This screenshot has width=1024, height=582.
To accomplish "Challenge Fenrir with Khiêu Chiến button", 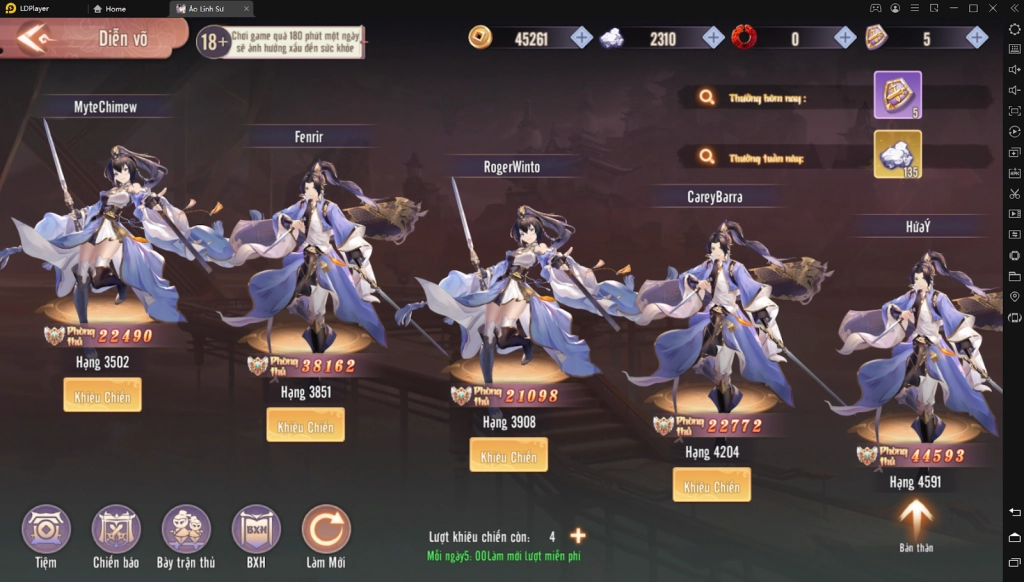I will click(305, 426).
